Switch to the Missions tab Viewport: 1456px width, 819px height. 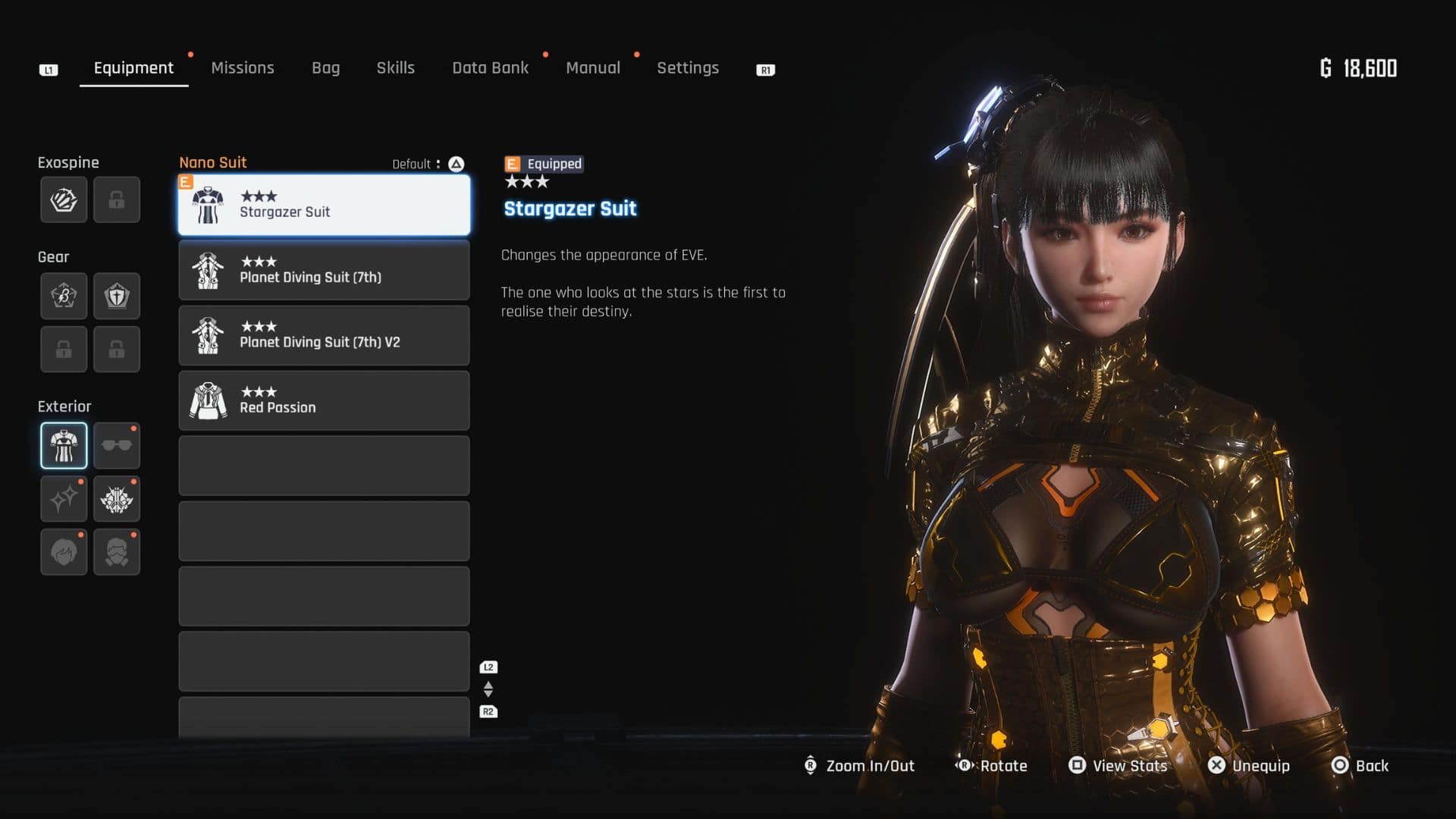tap(243, 68)
